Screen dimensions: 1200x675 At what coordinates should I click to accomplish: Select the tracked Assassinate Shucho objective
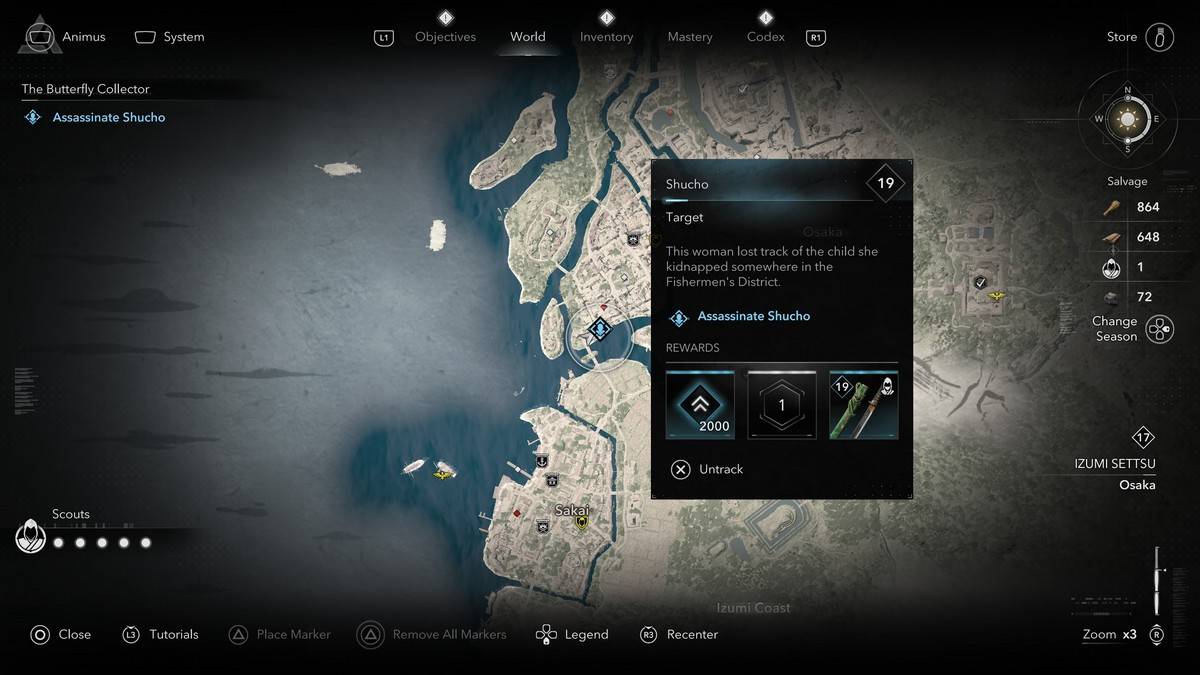tap(109, 117)
